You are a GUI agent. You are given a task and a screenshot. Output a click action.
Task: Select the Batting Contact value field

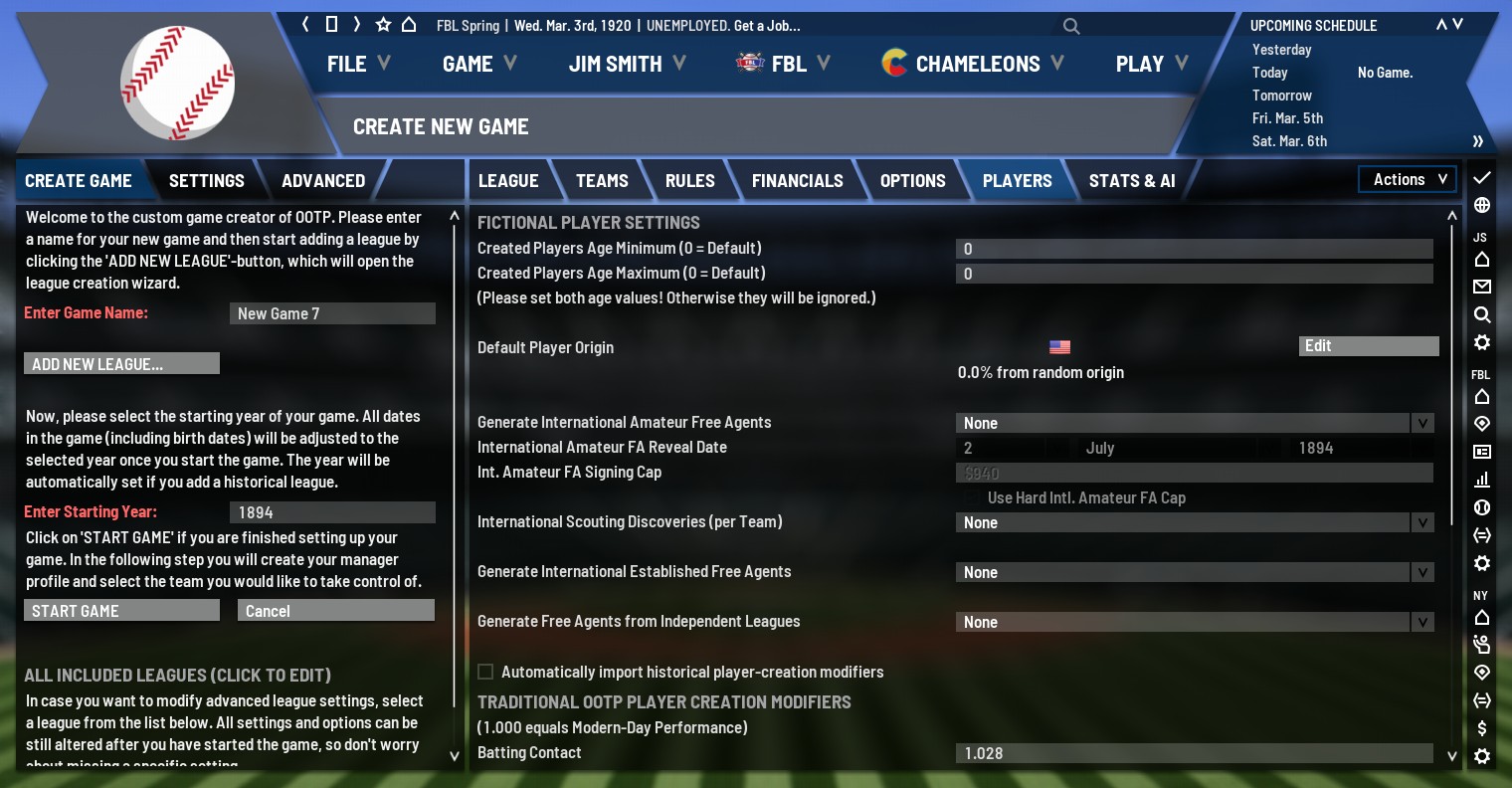[1194, 753]
